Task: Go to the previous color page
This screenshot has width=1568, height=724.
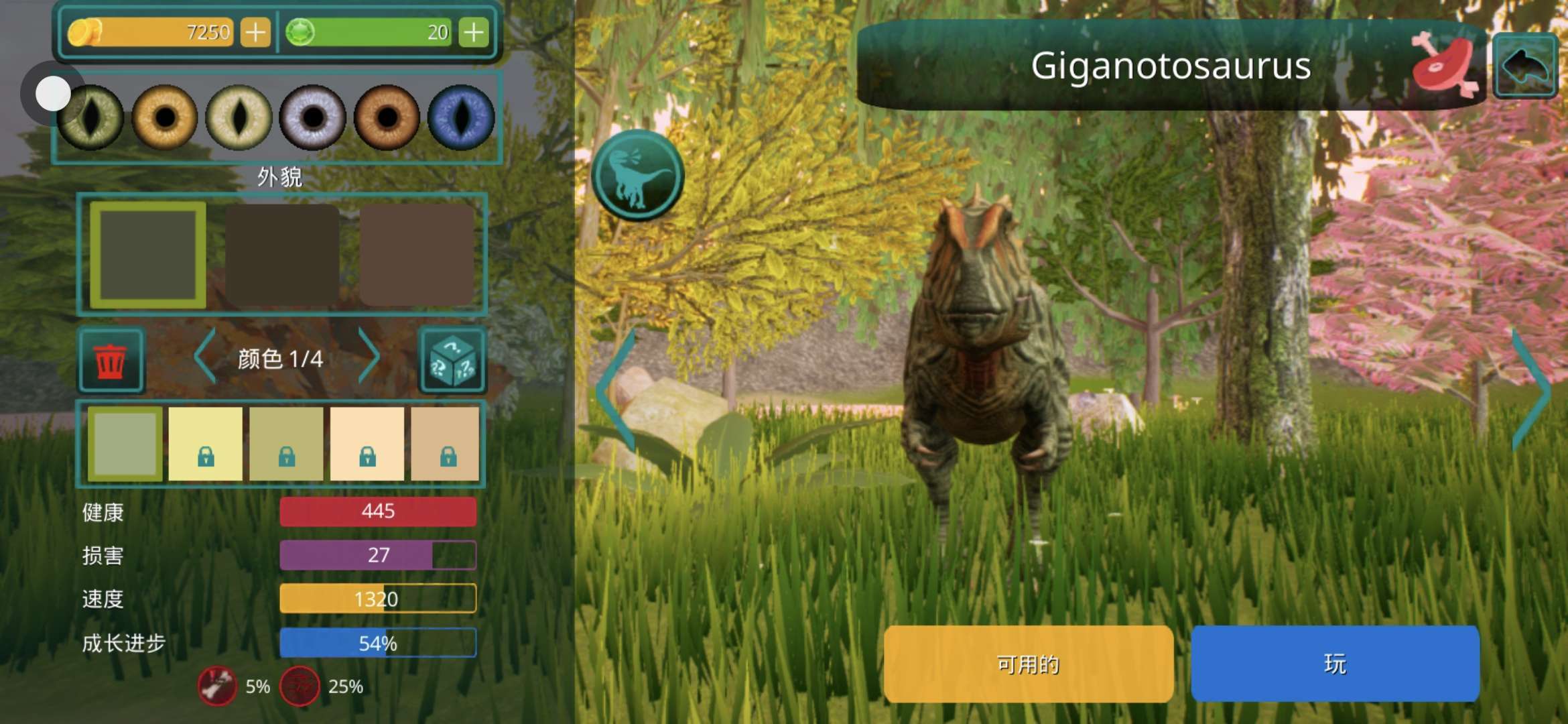Action: click(x=206, y=357)
